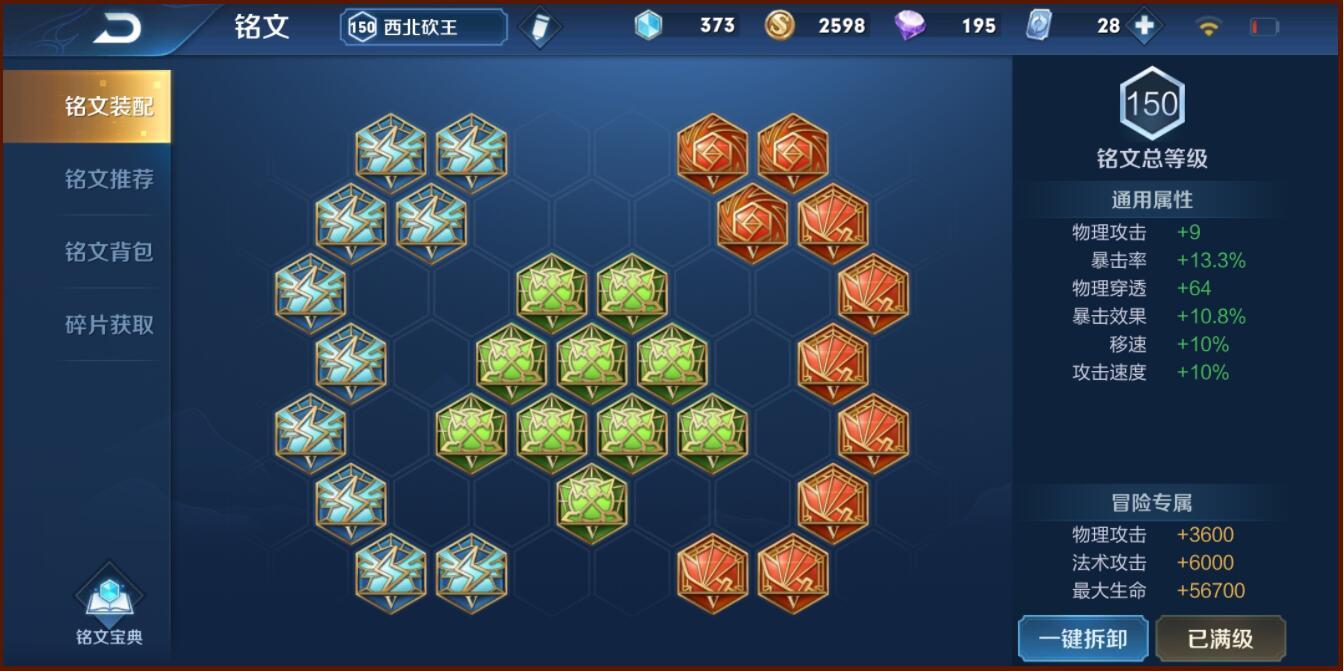Edit the rune page name with pencil
1344x671 pixels.
click(x=540, y=28)
